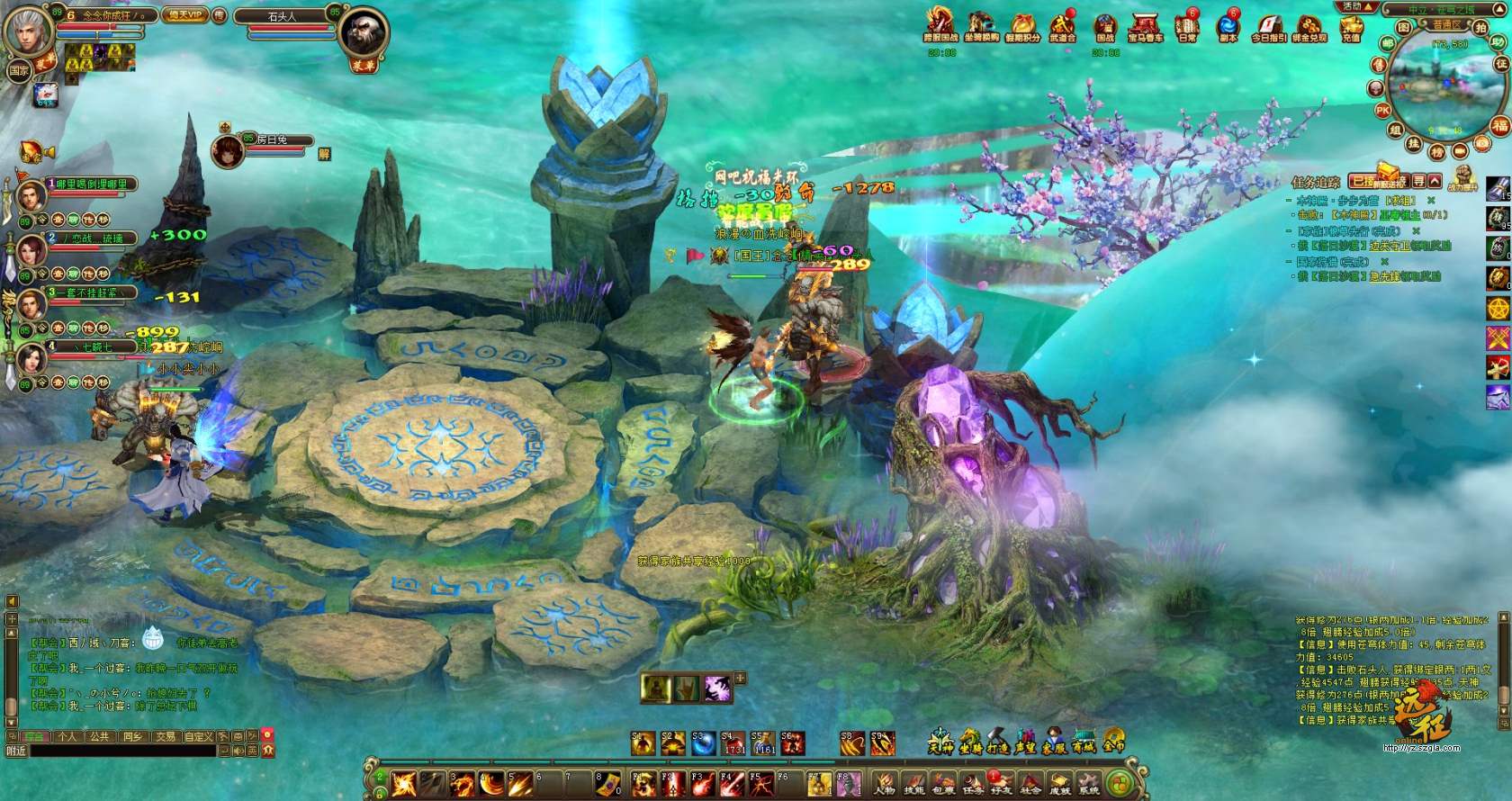Toggle PK mode beside the minimap
Viewport: 1512px width, 801px height.
[1383, 111]
